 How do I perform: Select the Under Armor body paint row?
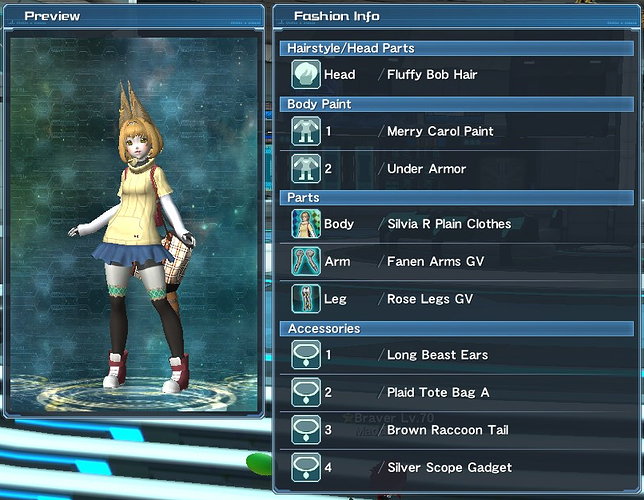[426, 169]
